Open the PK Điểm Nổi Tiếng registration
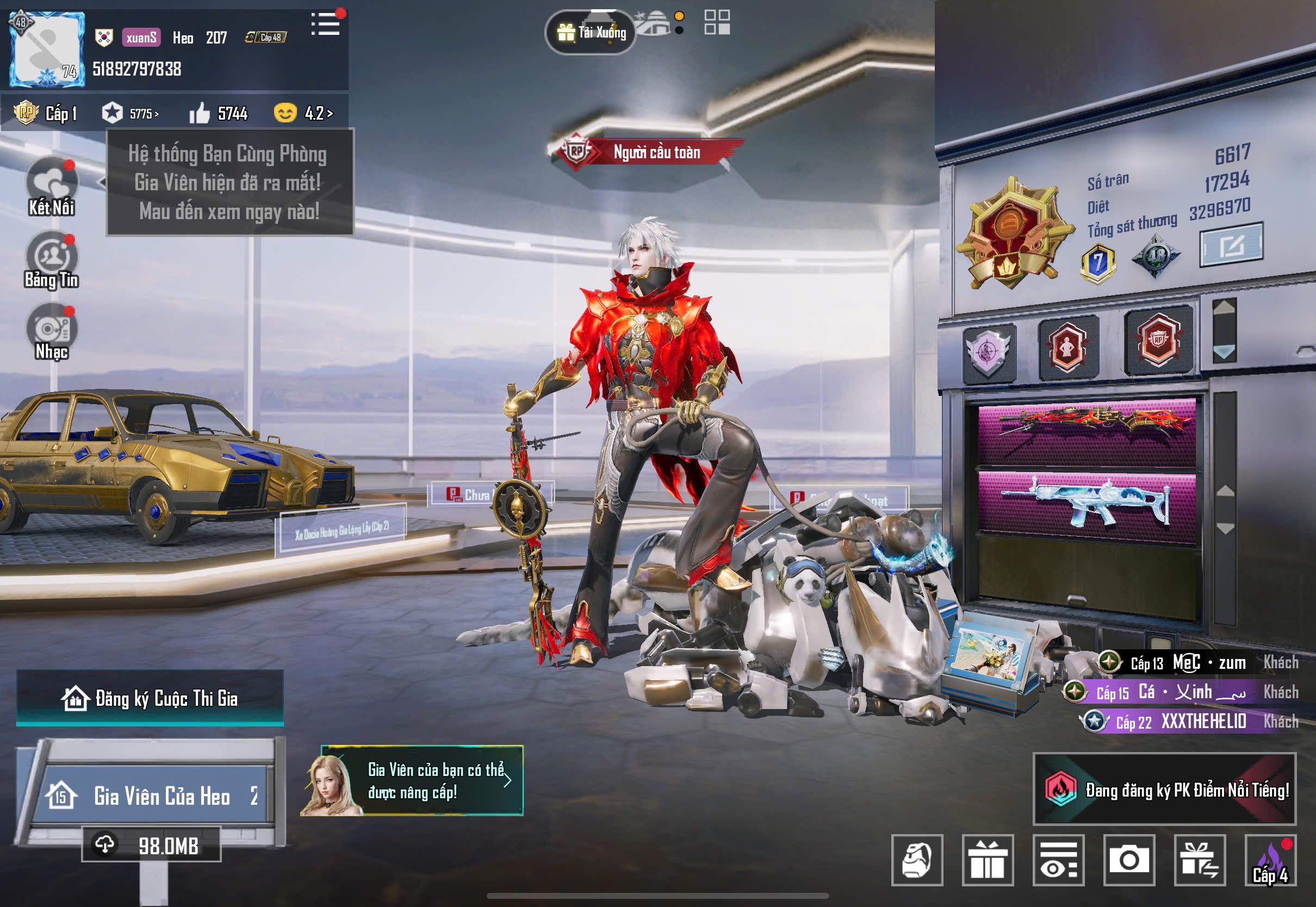 tap(1164, 790)
